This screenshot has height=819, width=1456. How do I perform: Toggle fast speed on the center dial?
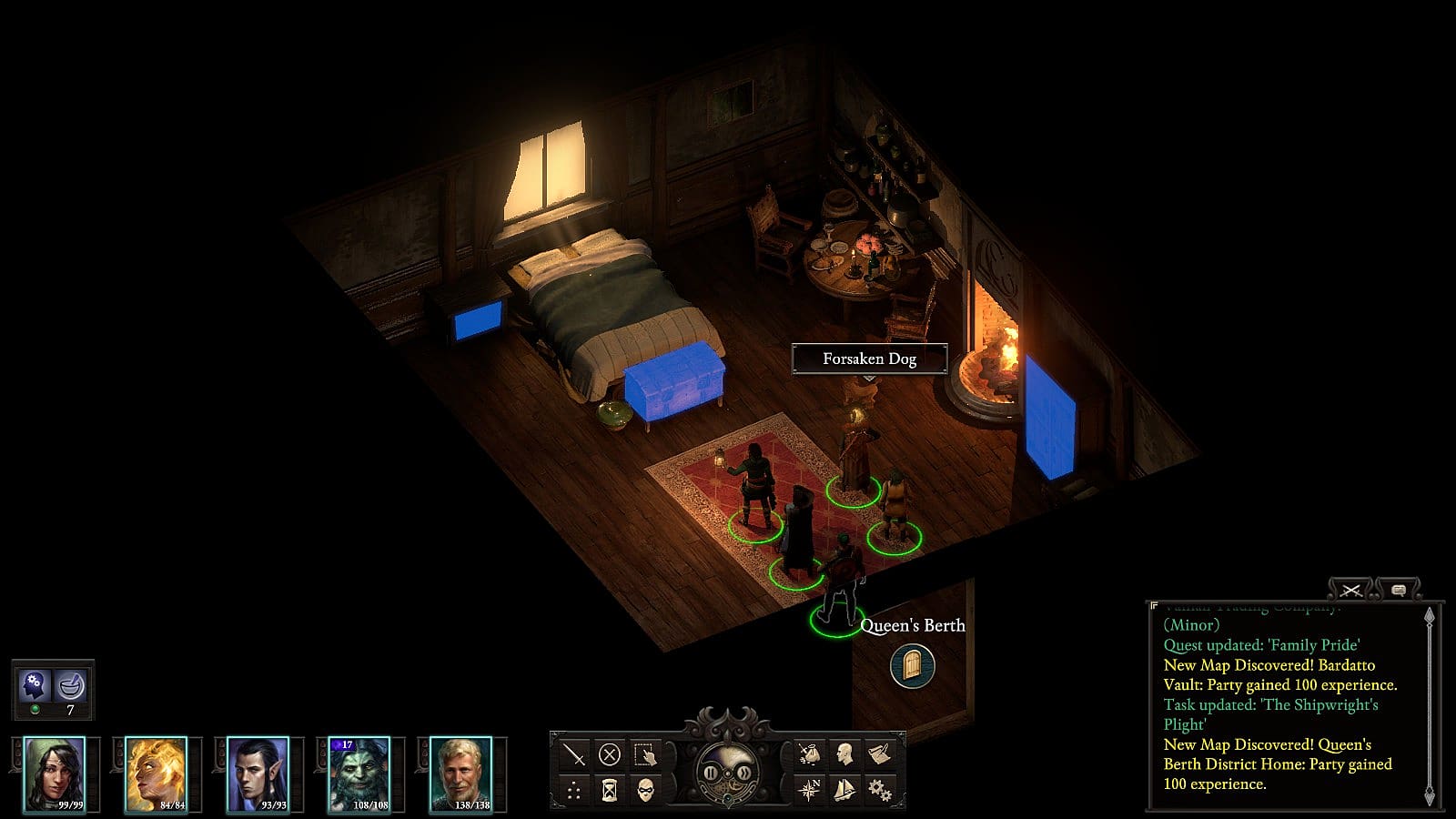point(745,774)
